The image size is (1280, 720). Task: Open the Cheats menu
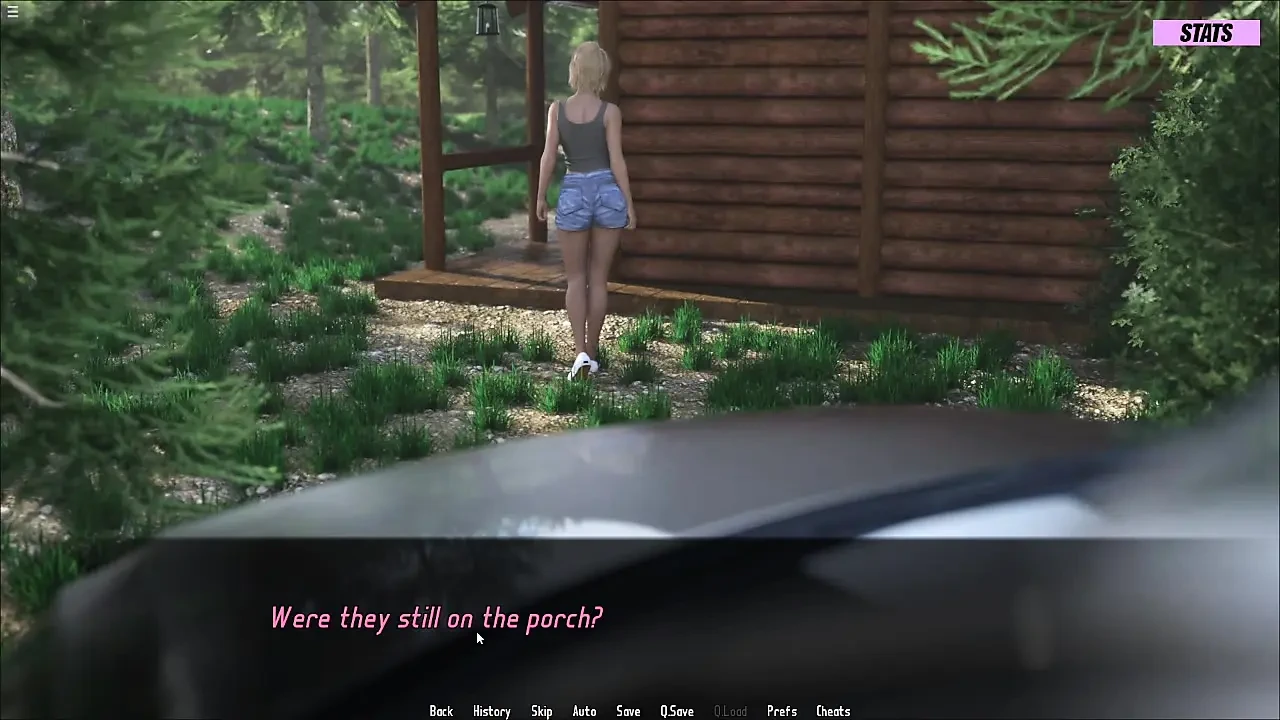(x=833, y=711)
